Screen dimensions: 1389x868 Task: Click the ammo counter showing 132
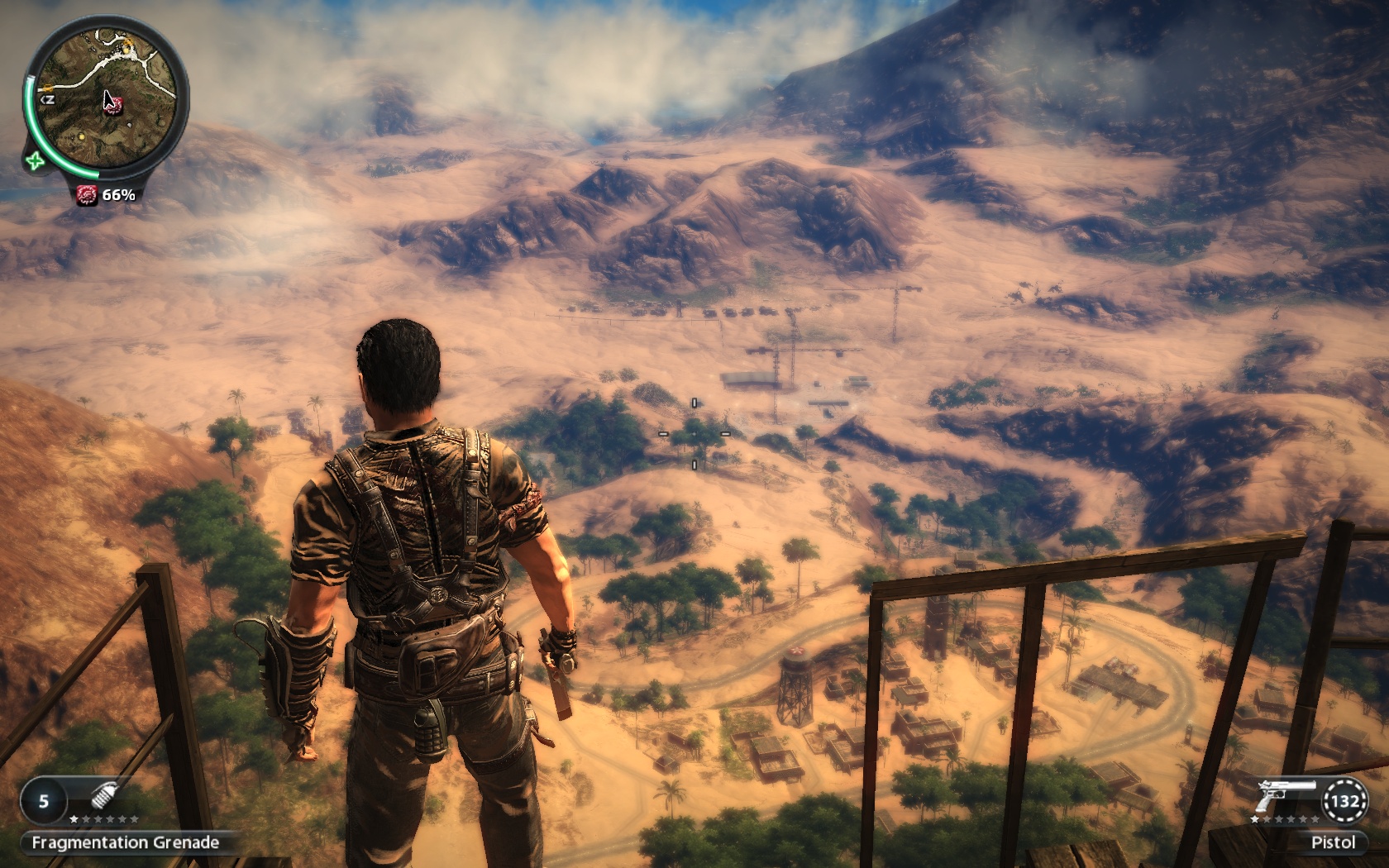(x=1345, y=802)
